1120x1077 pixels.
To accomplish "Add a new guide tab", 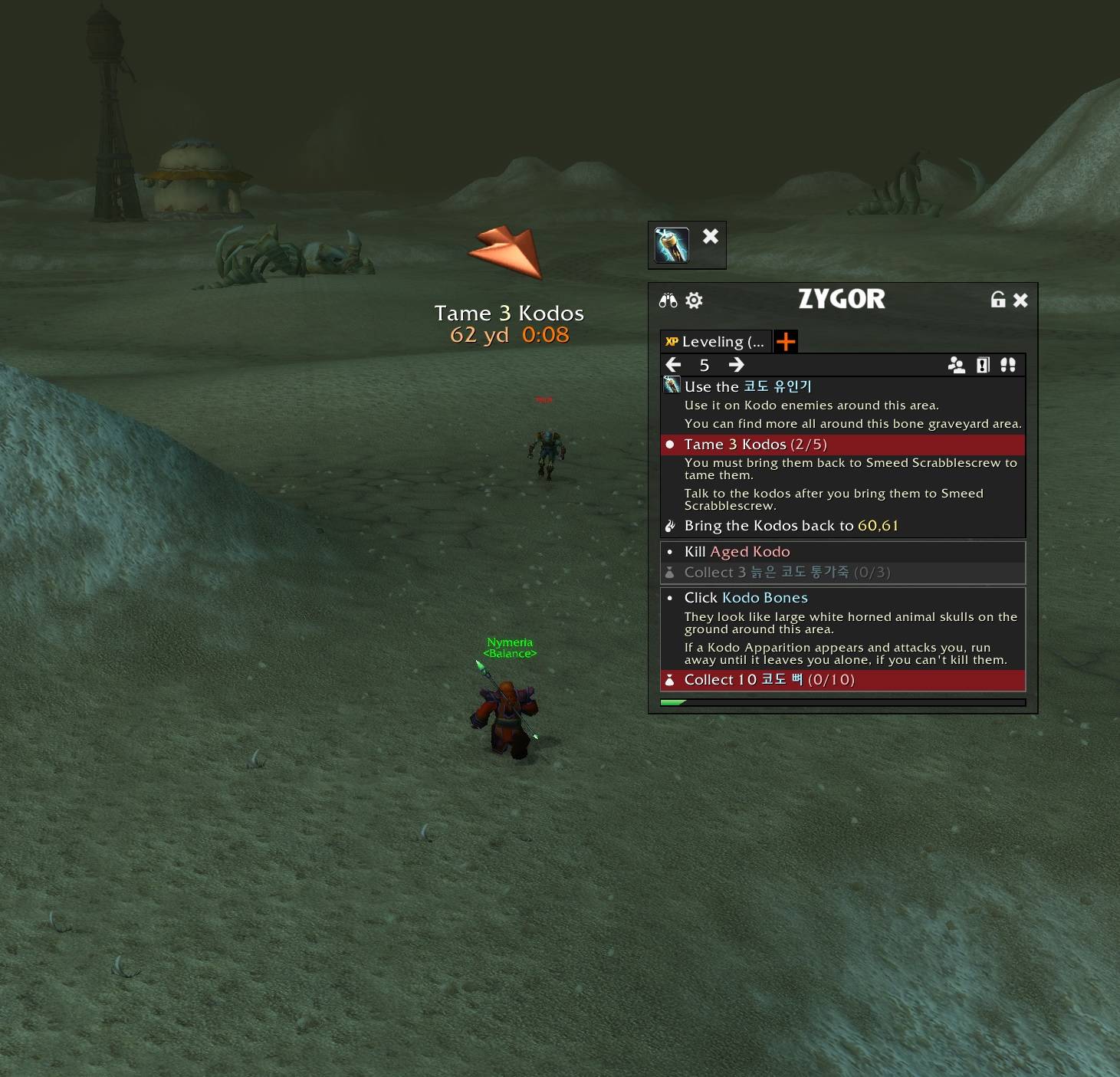I will point(786,342).
